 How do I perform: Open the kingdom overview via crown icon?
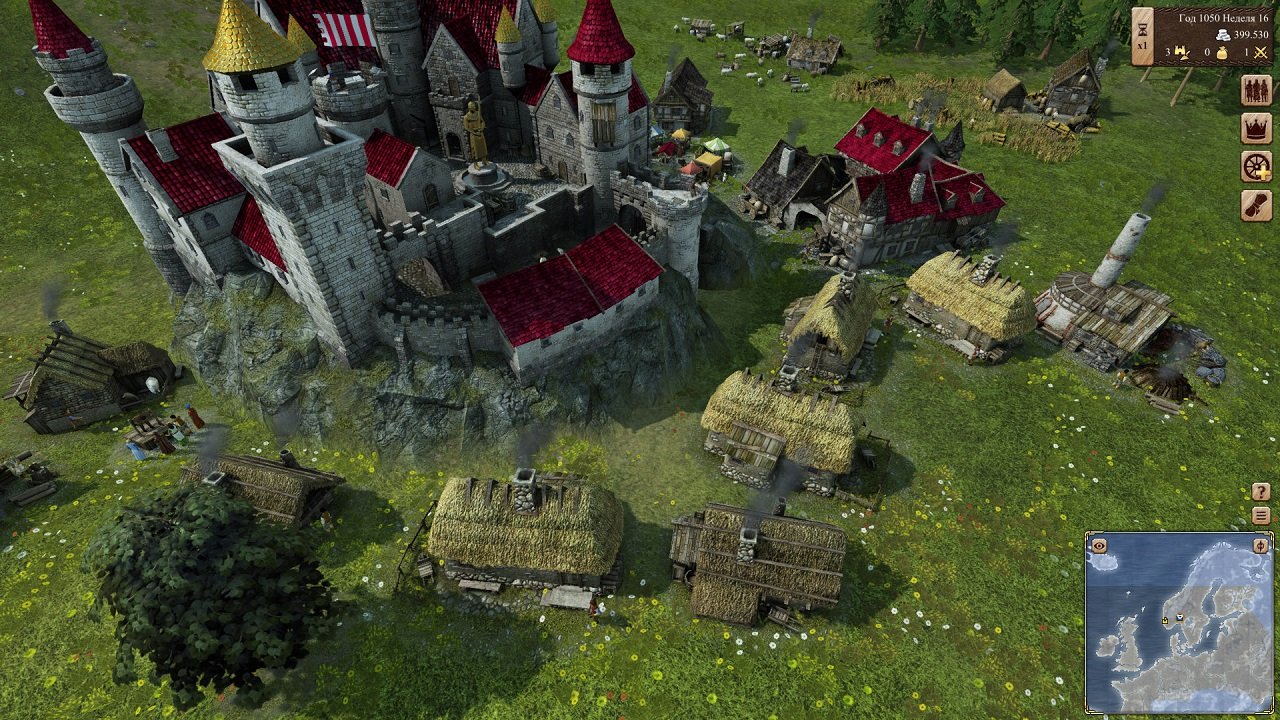tap(1255, 128)
